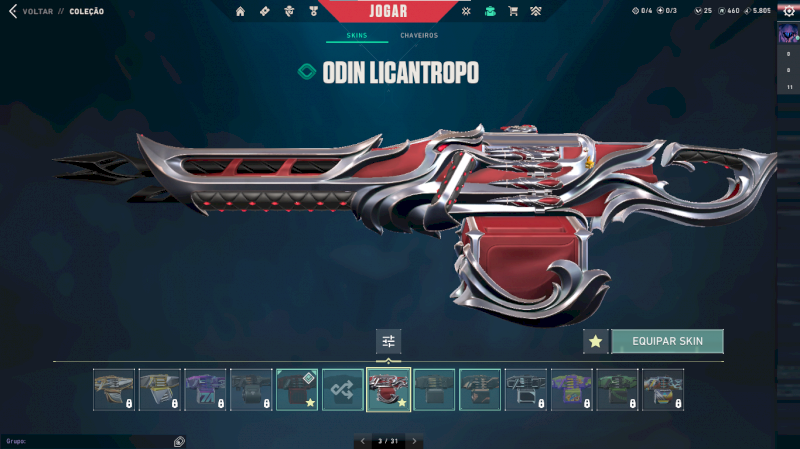Go to the previous skin page
This screenshot has width=800, height=449.
(362, 441)
